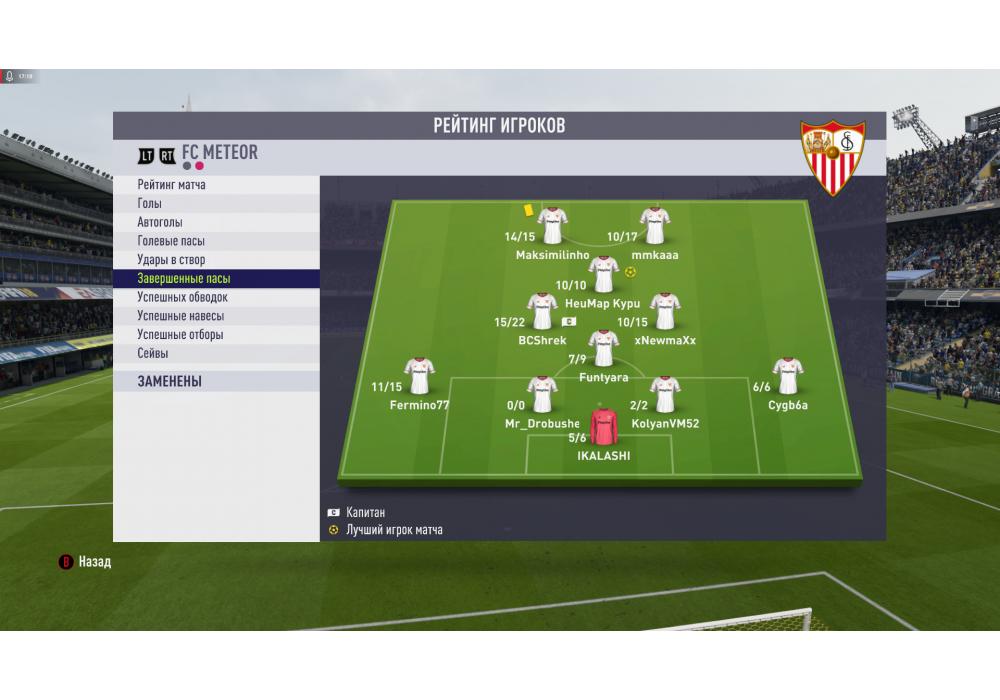Select player Maksimilinho on the pitch
The height and width of the screenshot is (700, 1000).
pyautogui.click(x=552, y=225)
